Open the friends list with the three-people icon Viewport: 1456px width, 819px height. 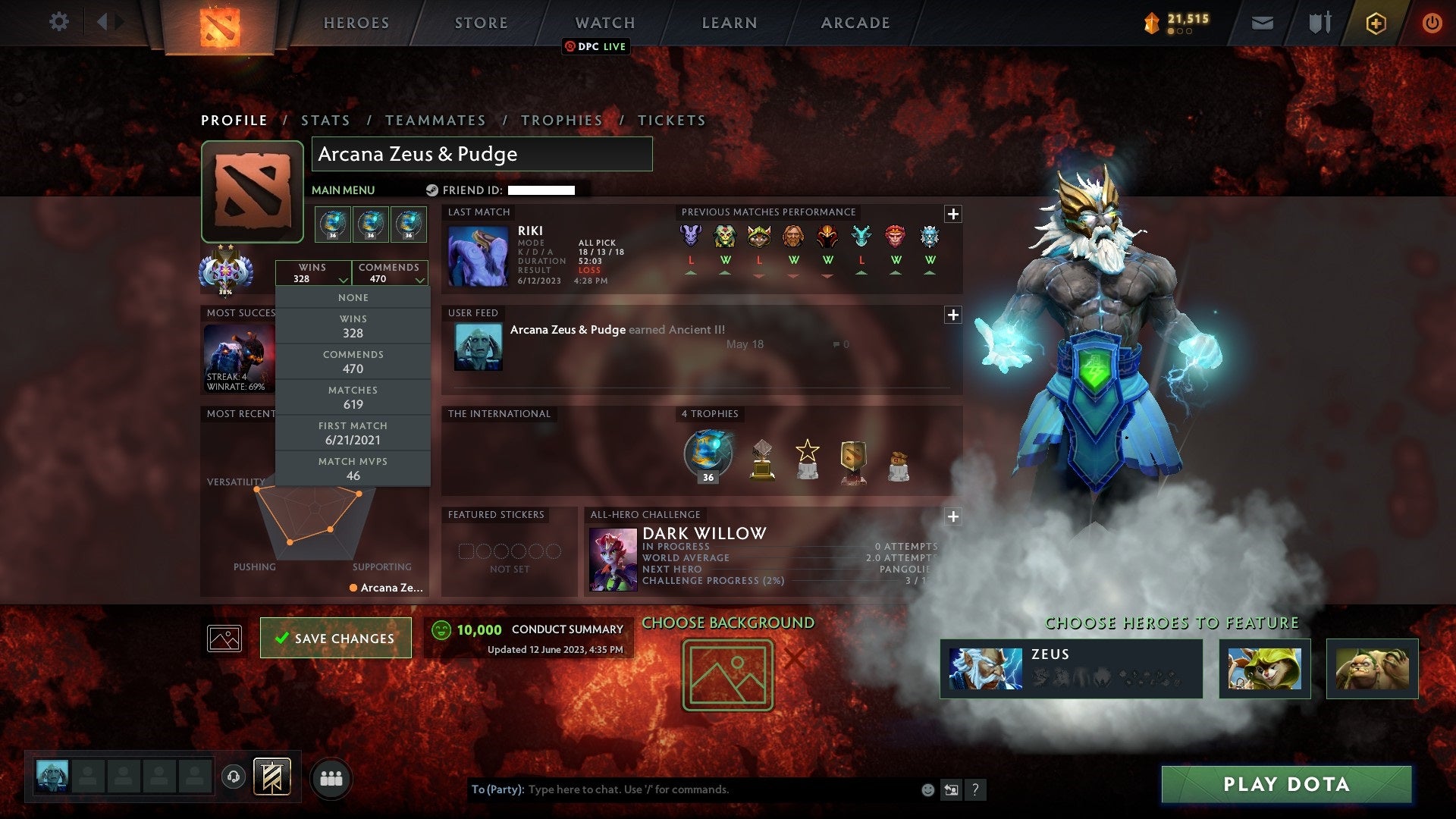coord(331,777)
